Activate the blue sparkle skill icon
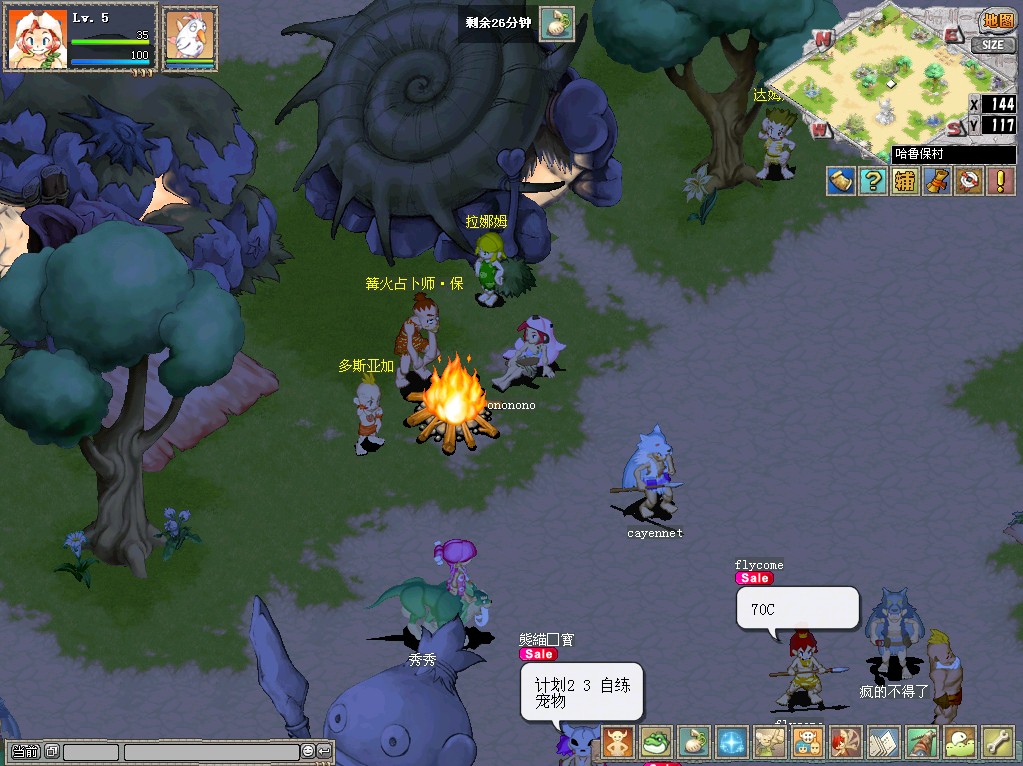Screen dimensions: 1023x766 [732, 742]
